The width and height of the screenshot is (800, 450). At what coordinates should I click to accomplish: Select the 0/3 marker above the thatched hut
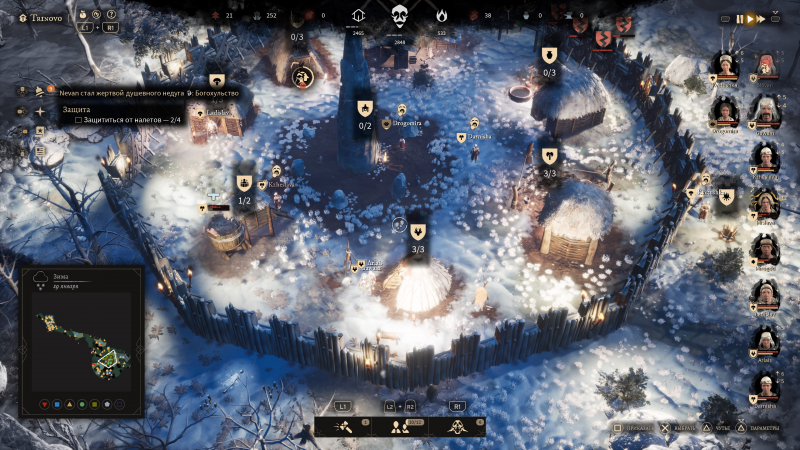coord(549,56)
